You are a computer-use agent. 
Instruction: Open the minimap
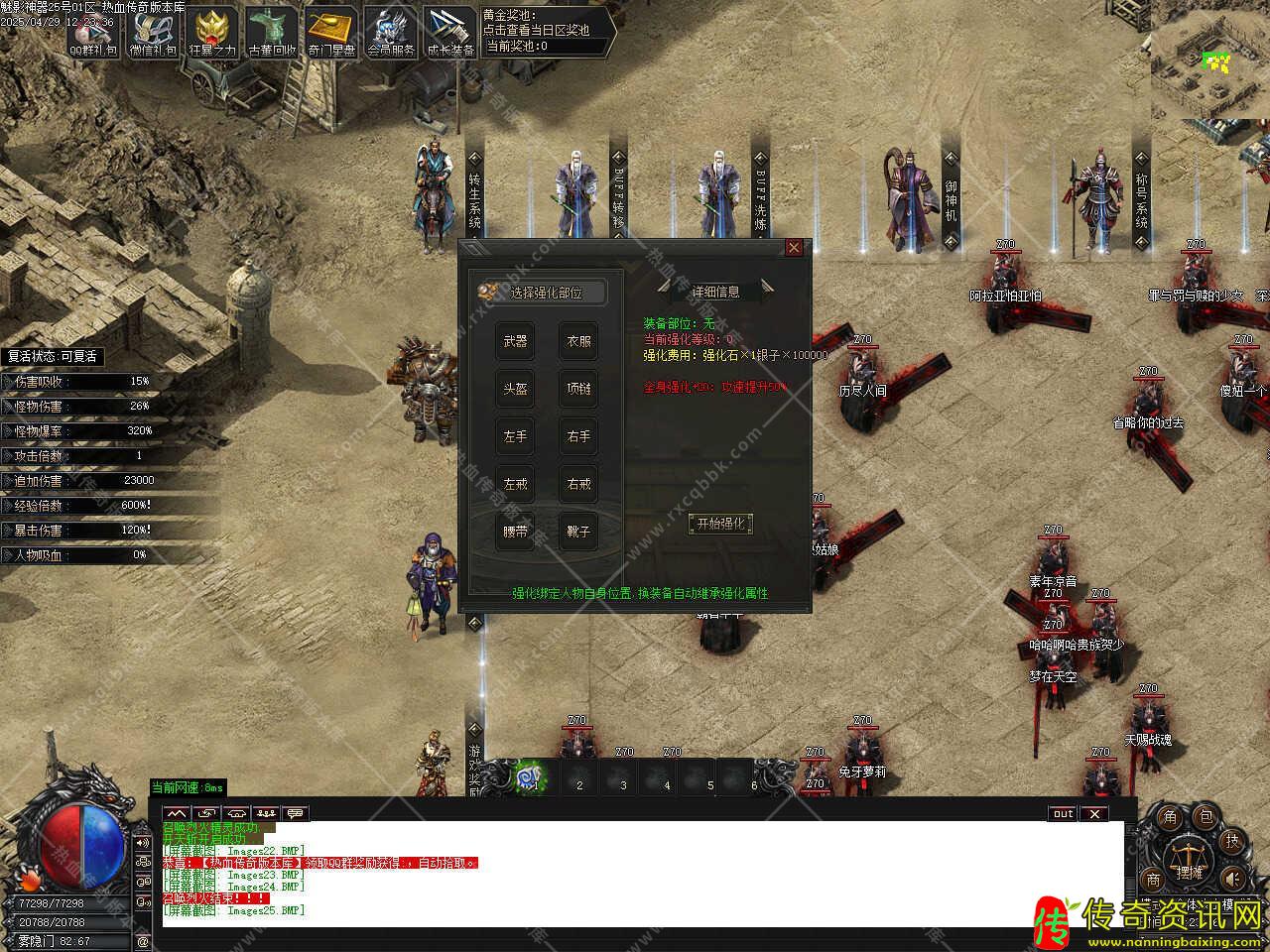(x=1210, y=59)
